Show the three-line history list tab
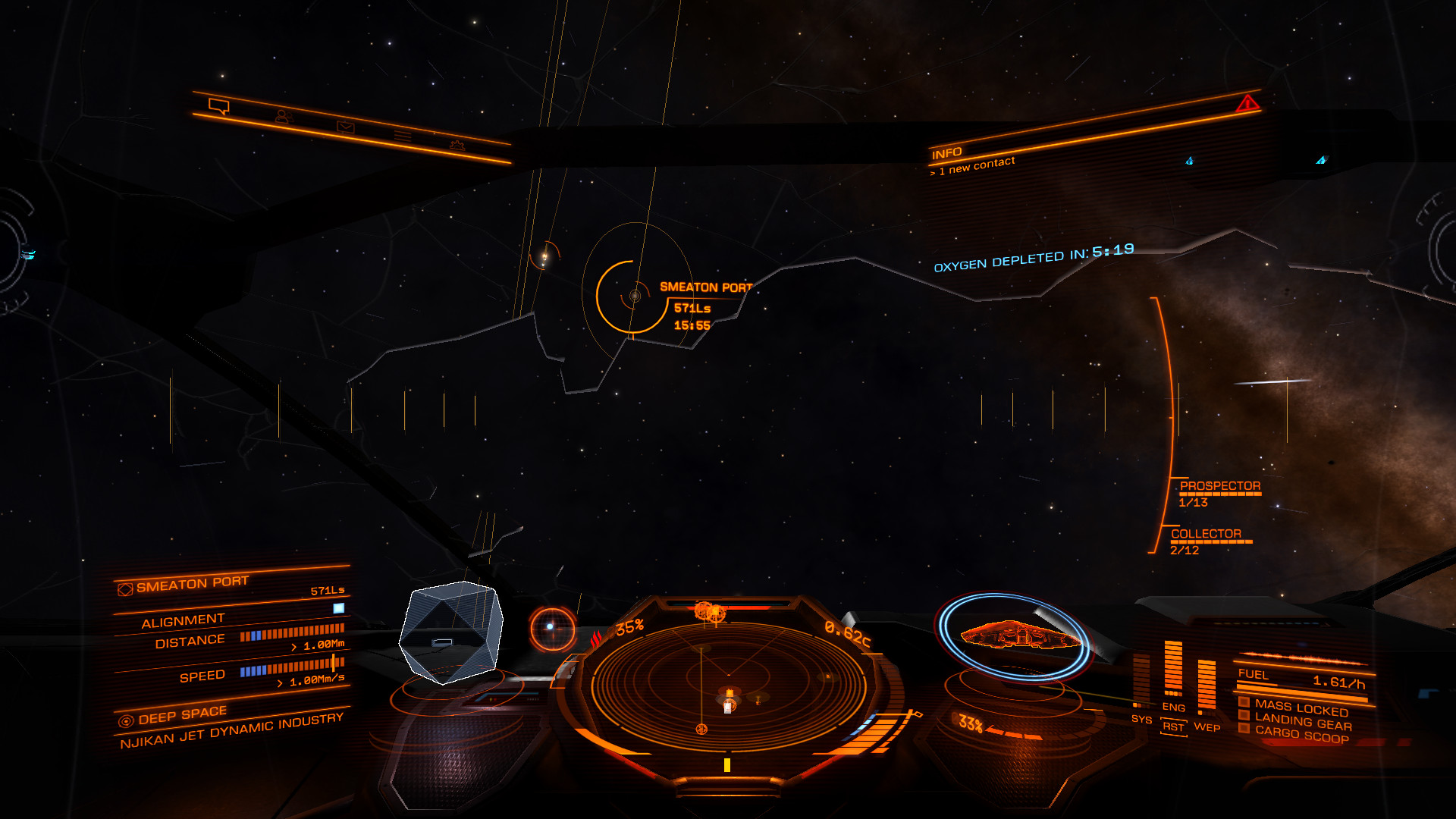Image resolution: width=1456 pixels, height=819 pixels. point(403,136)
